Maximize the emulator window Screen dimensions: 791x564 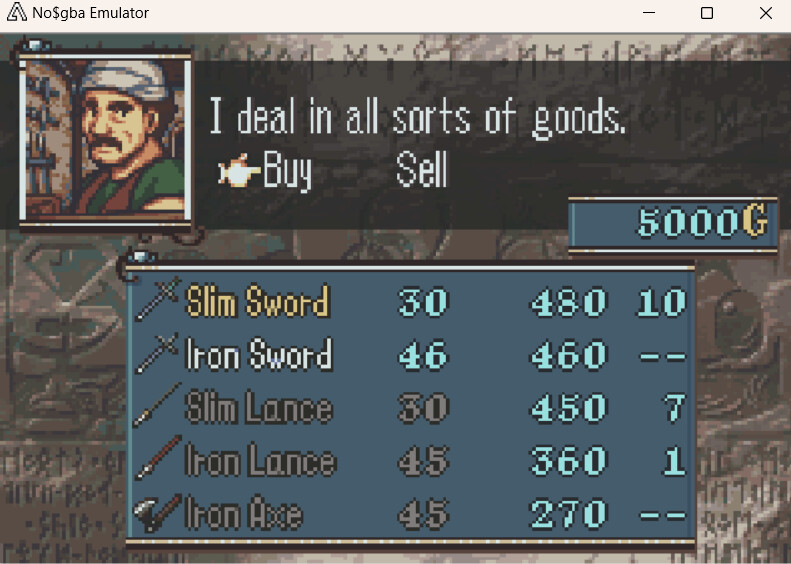(x=707, y=14)
